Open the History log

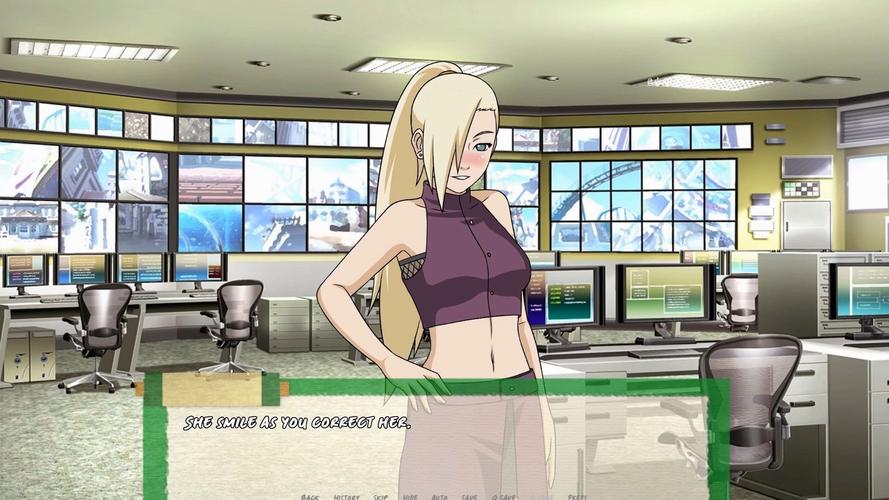click(346, 496)
